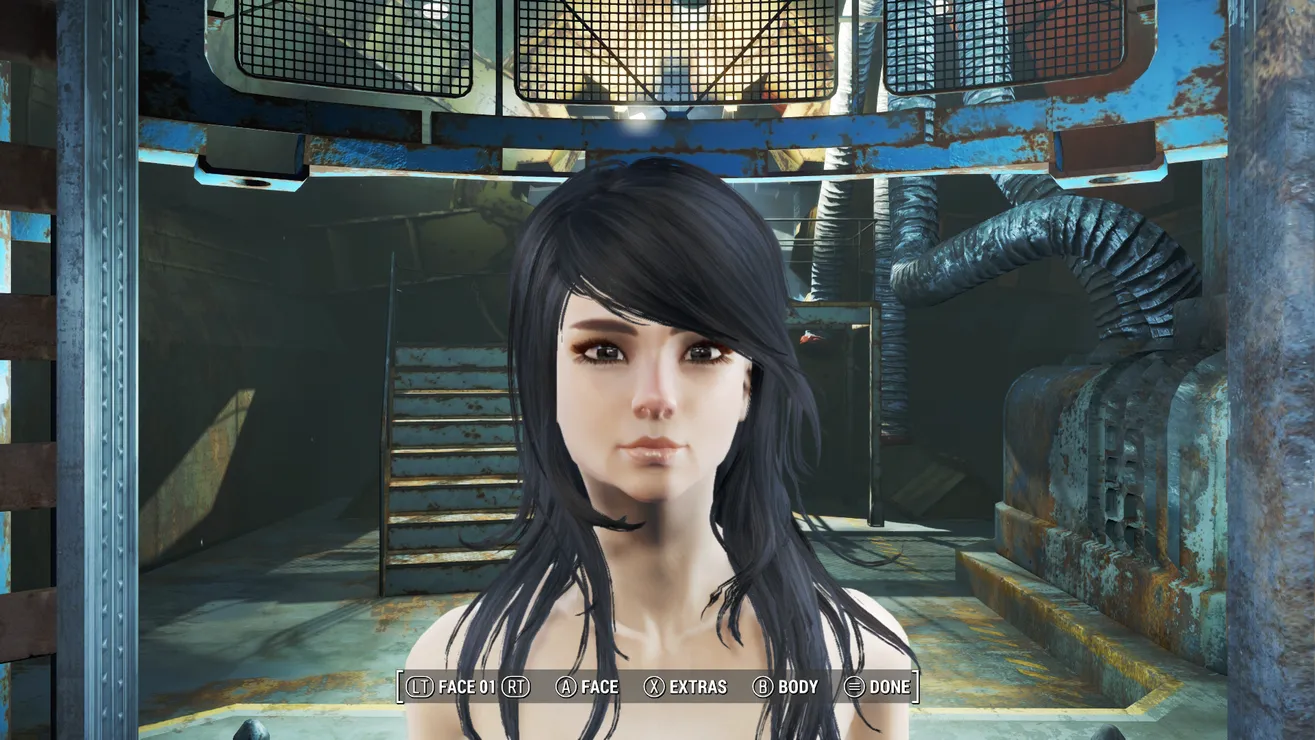Choose DONE to finish character creation
The width and height of the screenshot is (1315, 740).
(x=878, y=687)
